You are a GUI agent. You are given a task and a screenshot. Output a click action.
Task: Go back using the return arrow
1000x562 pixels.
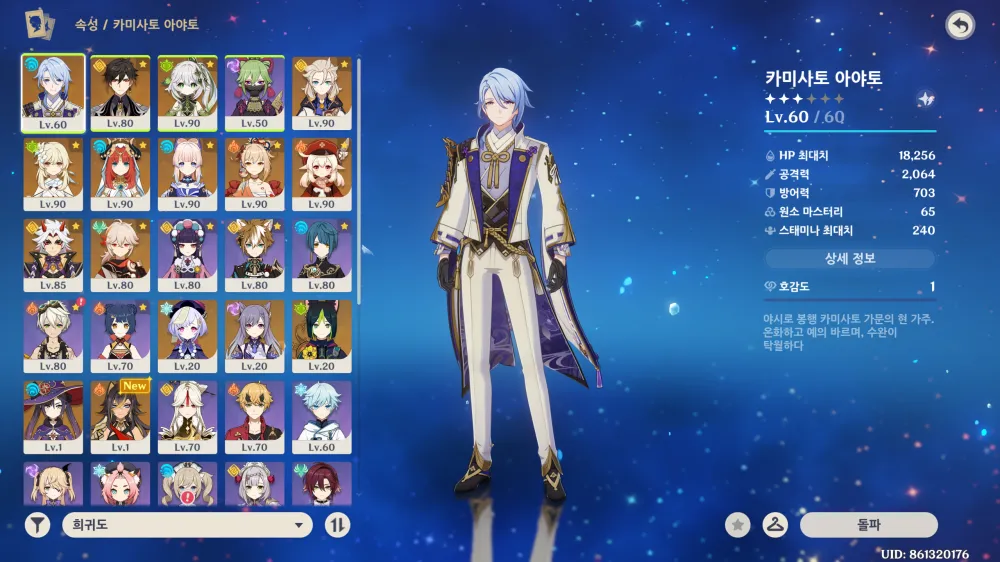[x=960, y=26]
